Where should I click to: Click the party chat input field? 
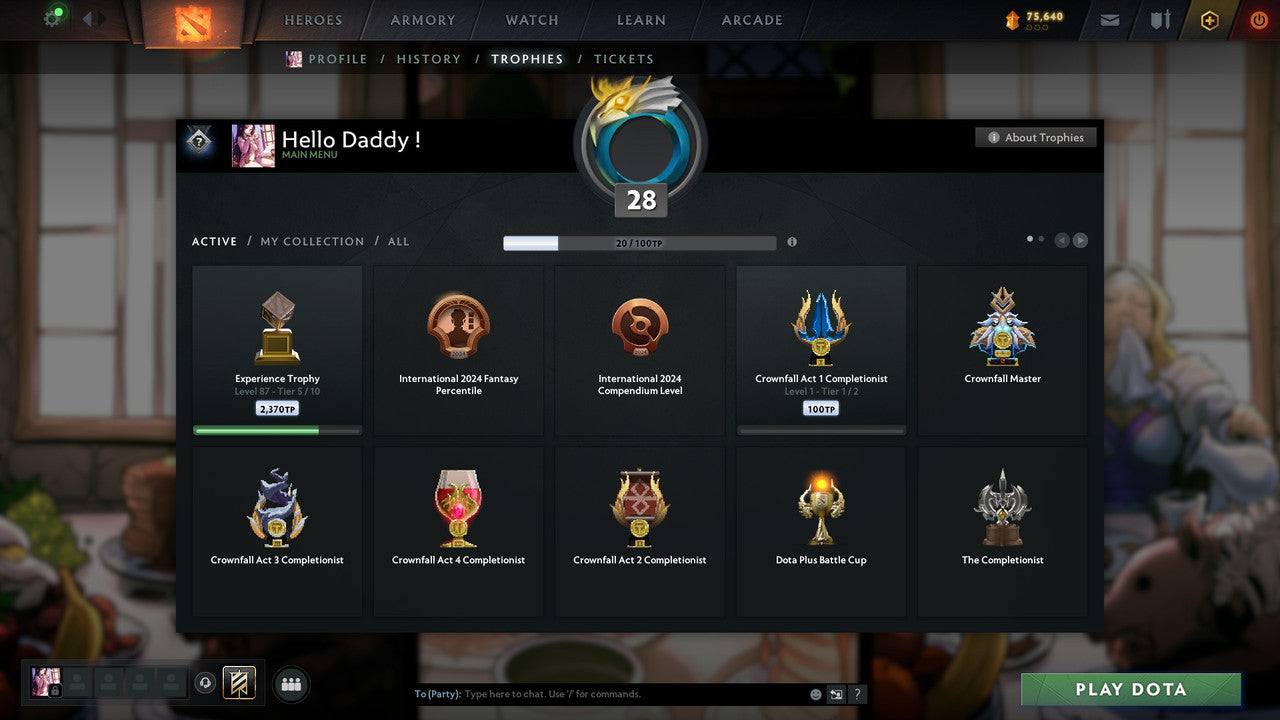click(x=600, y=693)
